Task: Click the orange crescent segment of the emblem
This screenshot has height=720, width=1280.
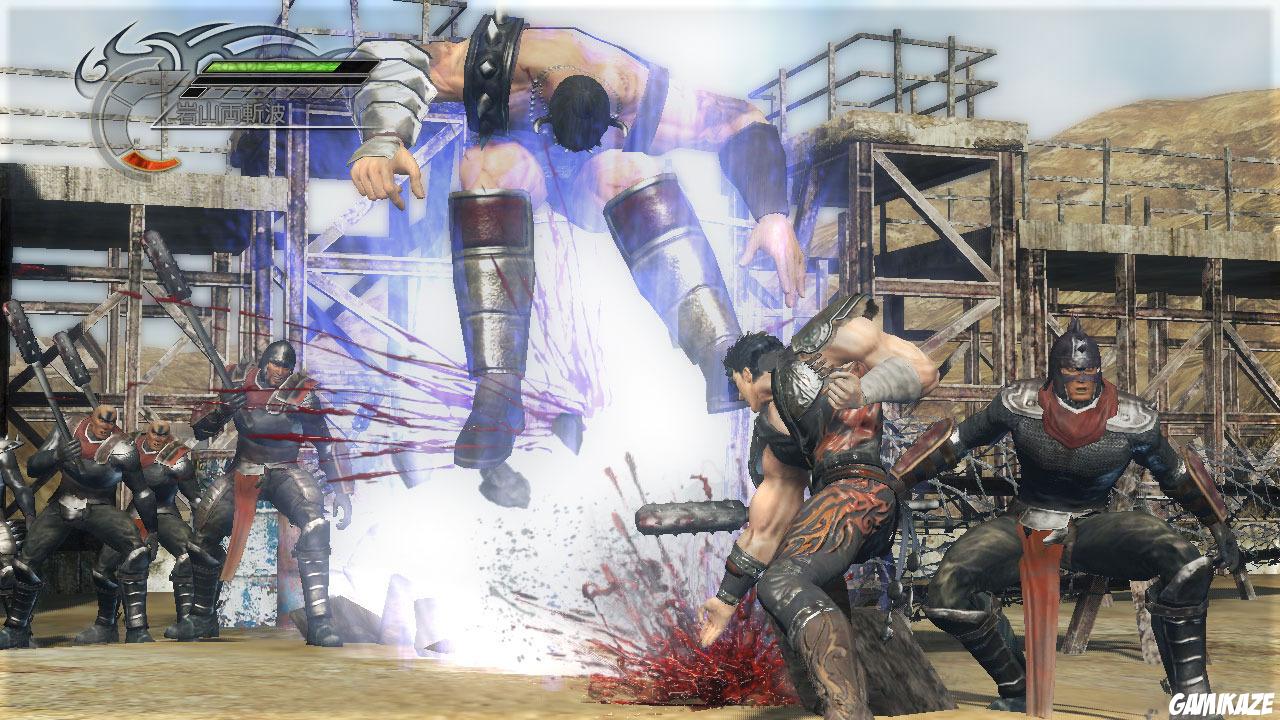Action: (148, 160)
